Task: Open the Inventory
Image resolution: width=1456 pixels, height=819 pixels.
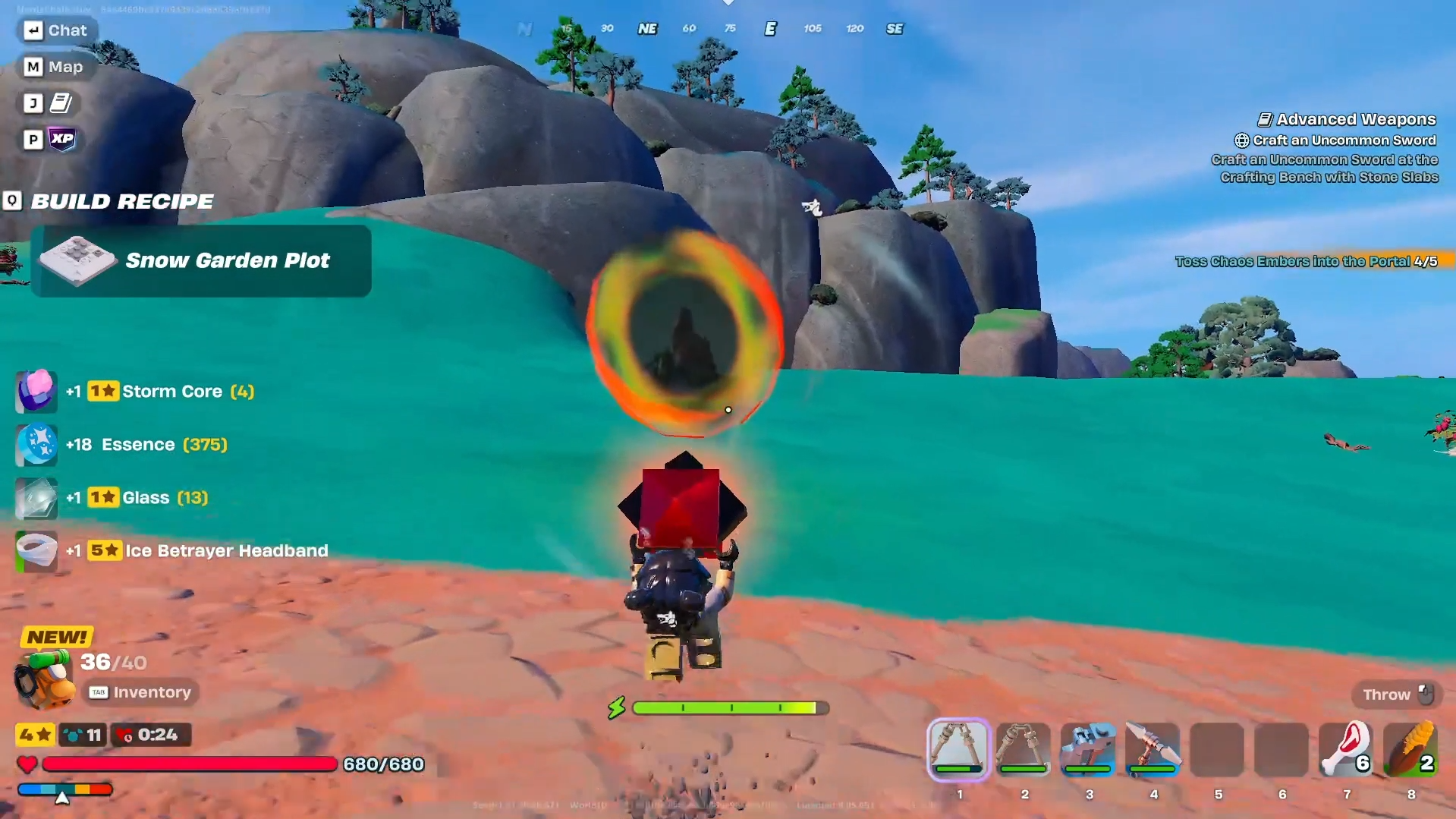Action: pos(140,692)
